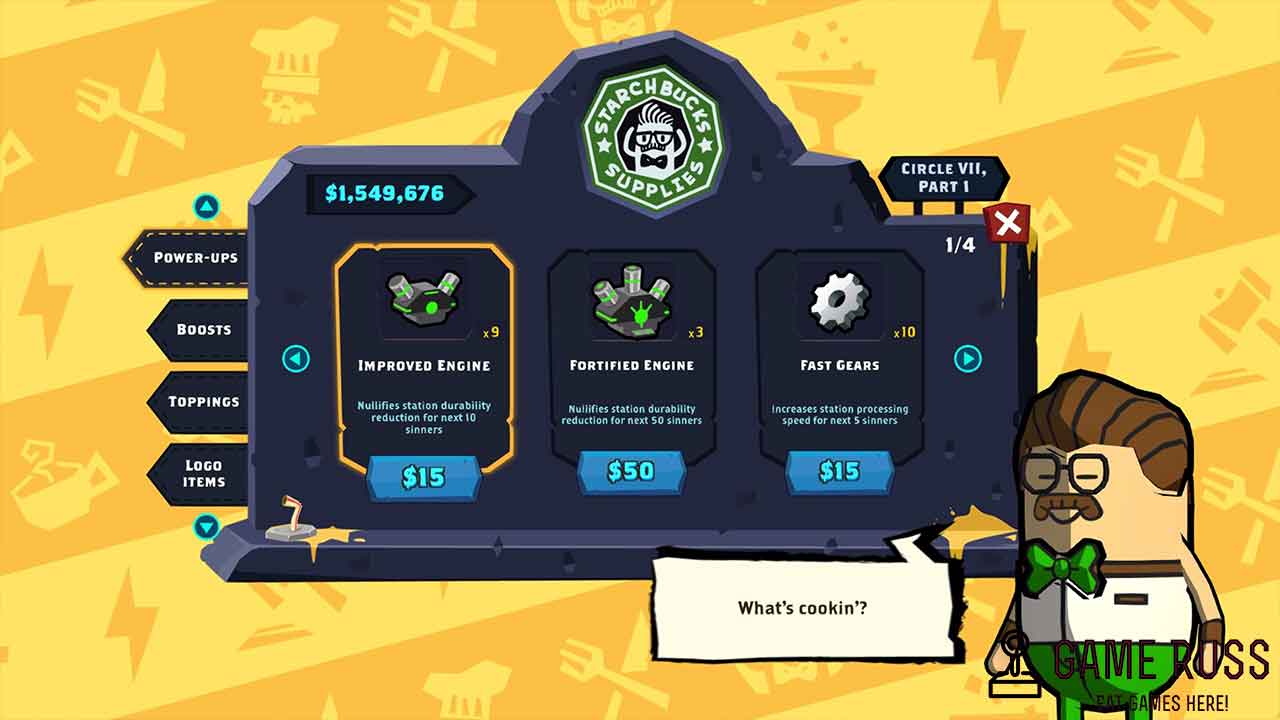Image resolution: width=1280 pixels, height=720 pixels.
Task: Close the shop with red X
Action: [x=1007, y=223]
